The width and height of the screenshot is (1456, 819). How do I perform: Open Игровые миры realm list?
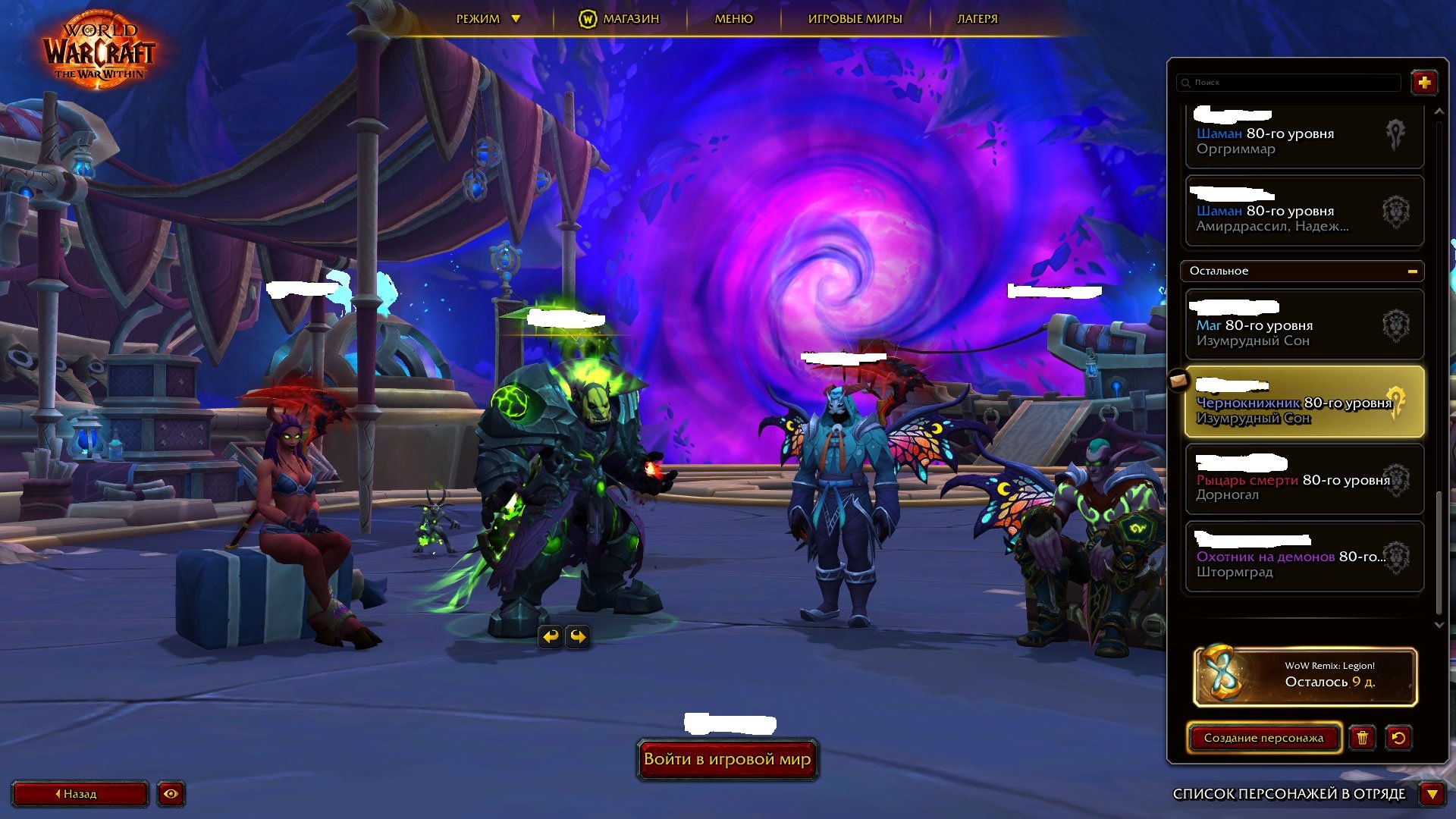click(855, 19)
